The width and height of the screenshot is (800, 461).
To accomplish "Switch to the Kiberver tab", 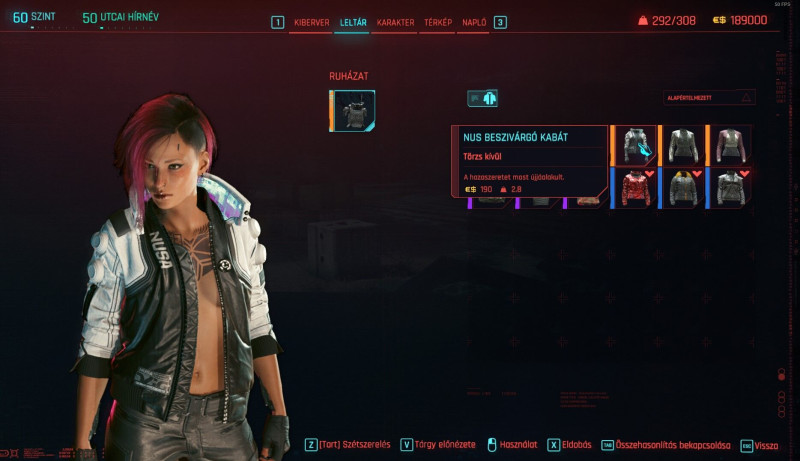I will (311, 22).
